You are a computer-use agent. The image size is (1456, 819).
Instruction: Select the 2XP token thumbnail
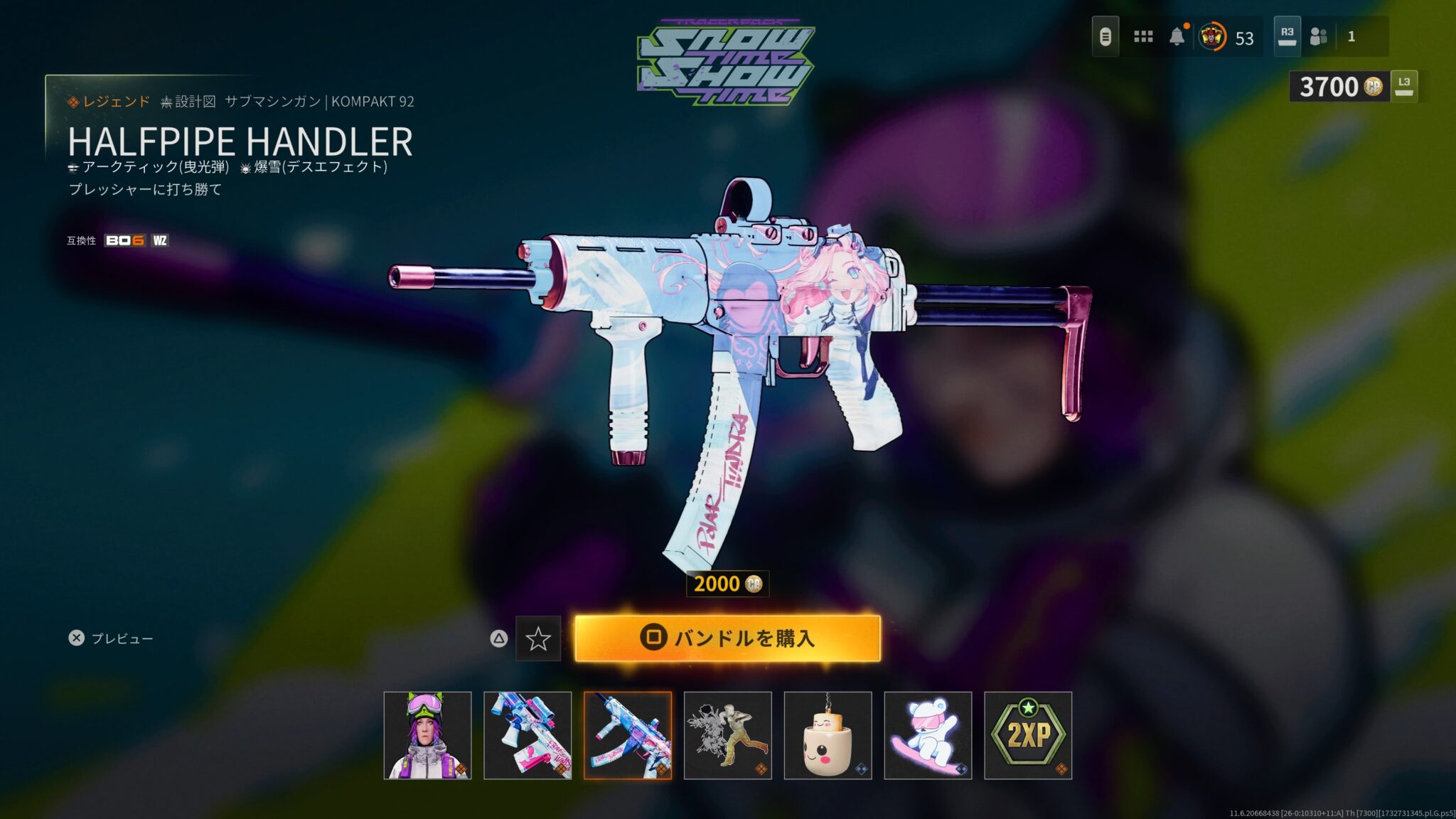[x=1028, y=735]
